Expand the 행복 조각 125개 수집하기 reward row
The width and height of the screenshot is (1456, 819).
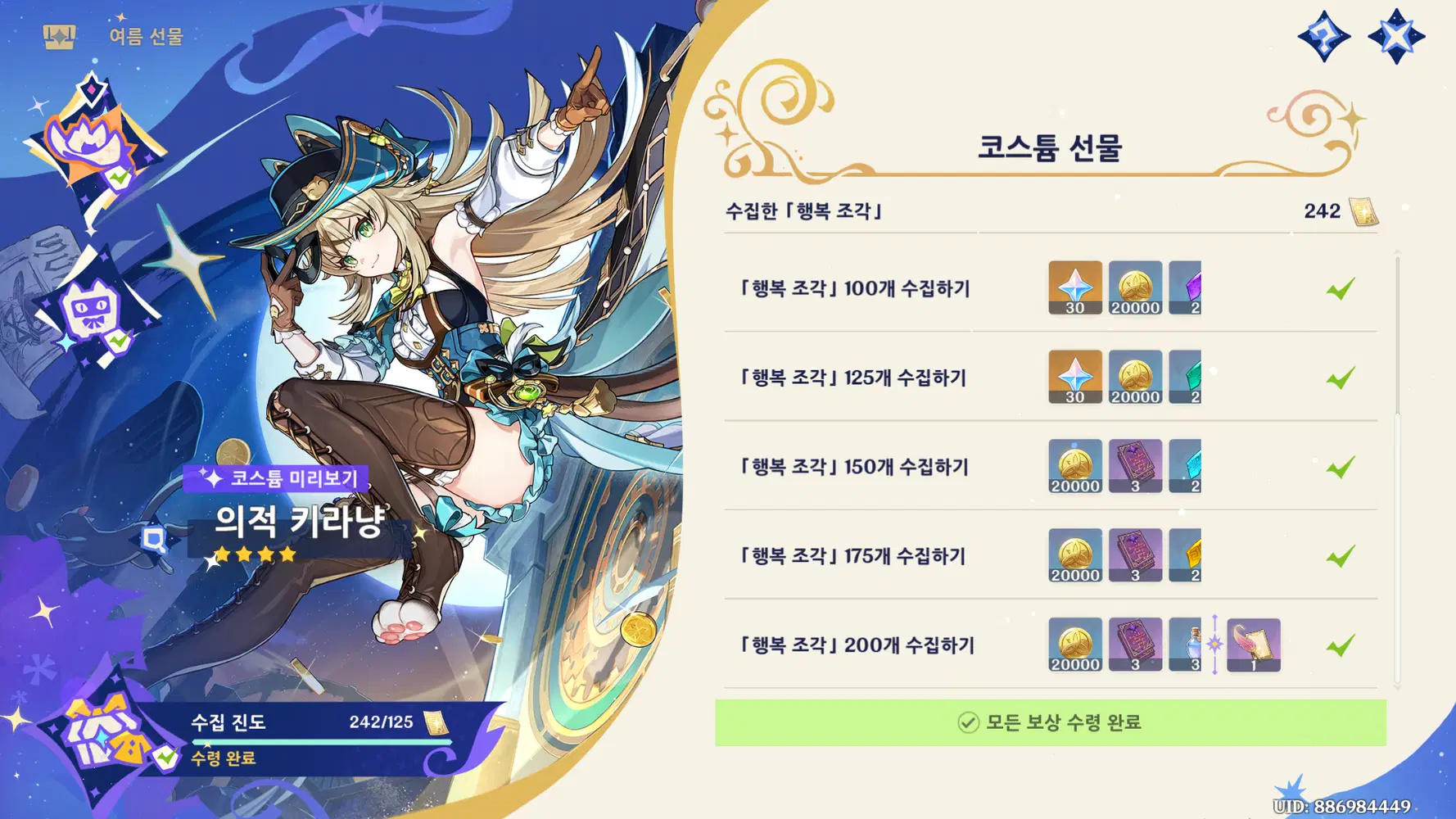tap(853, 378)
